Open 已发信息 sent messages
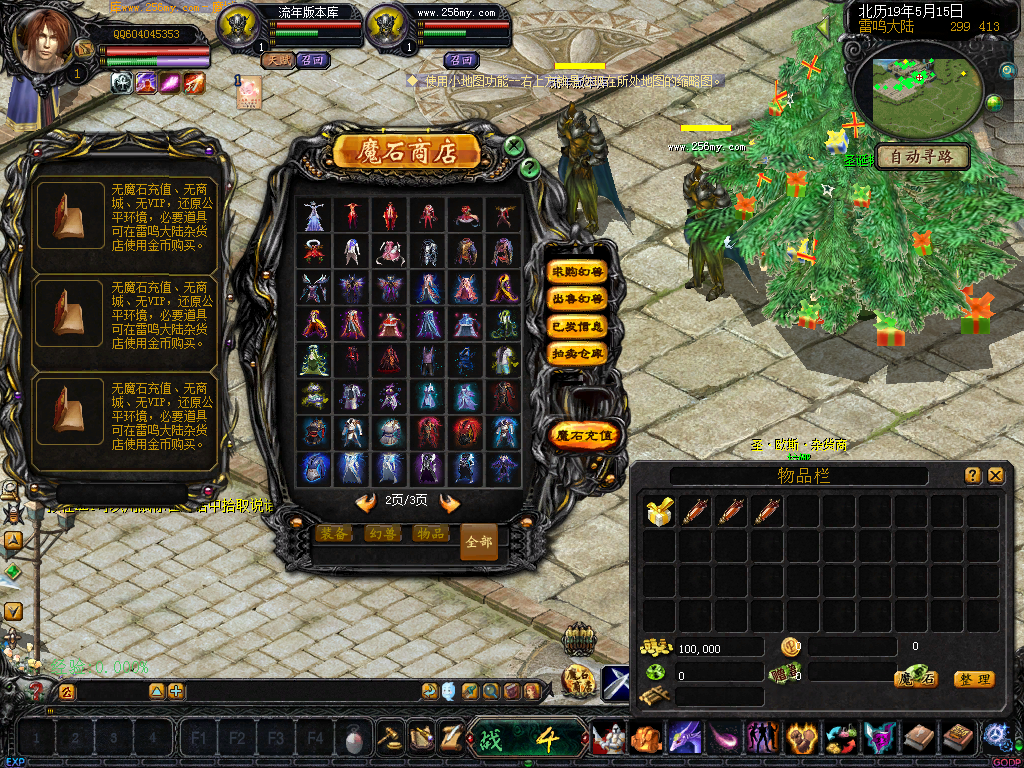1024x768 pixels. (x=578, y=326)
